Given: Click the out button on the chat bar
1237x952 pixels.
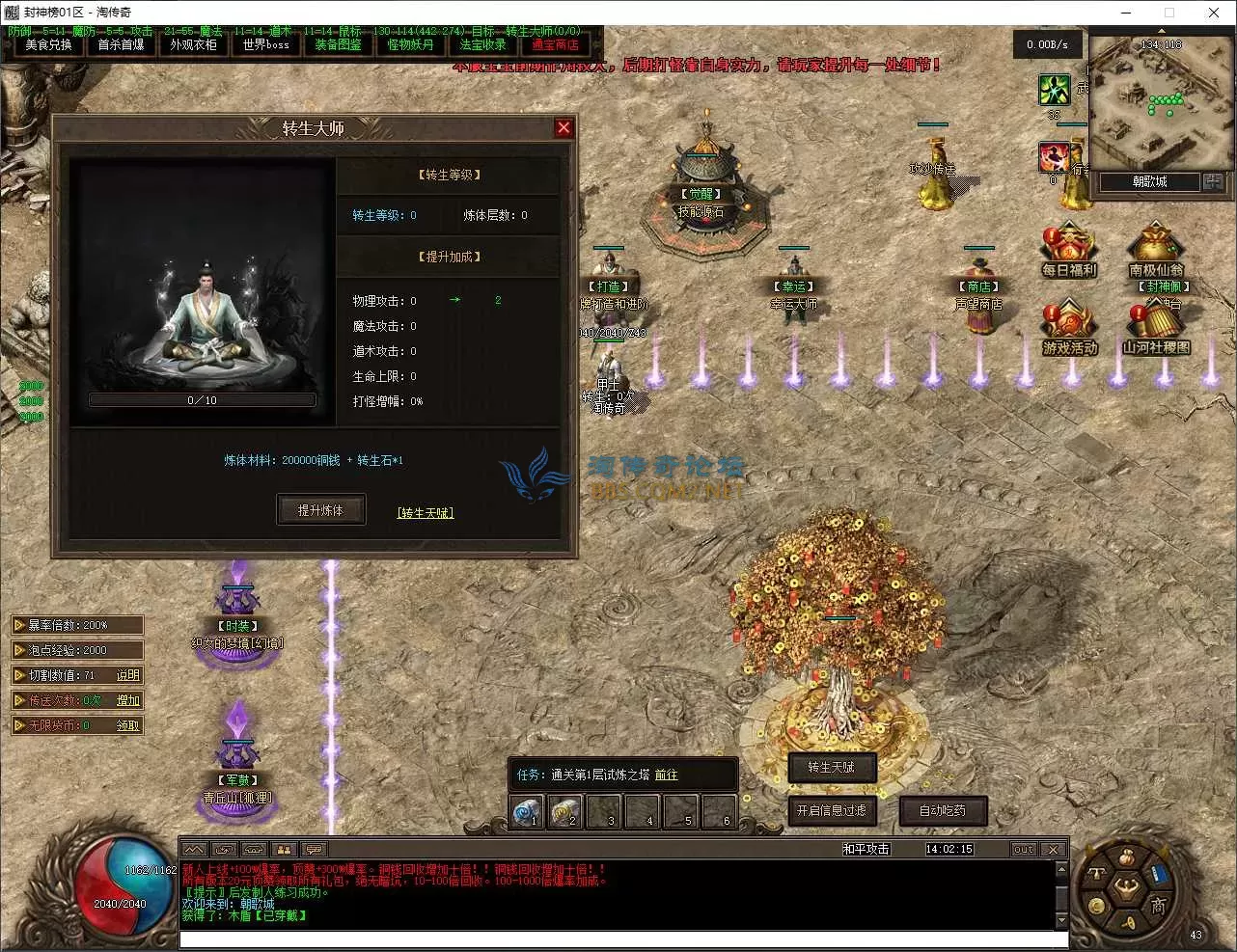Looking at the screenshot, I should [x=1023, y=849].
